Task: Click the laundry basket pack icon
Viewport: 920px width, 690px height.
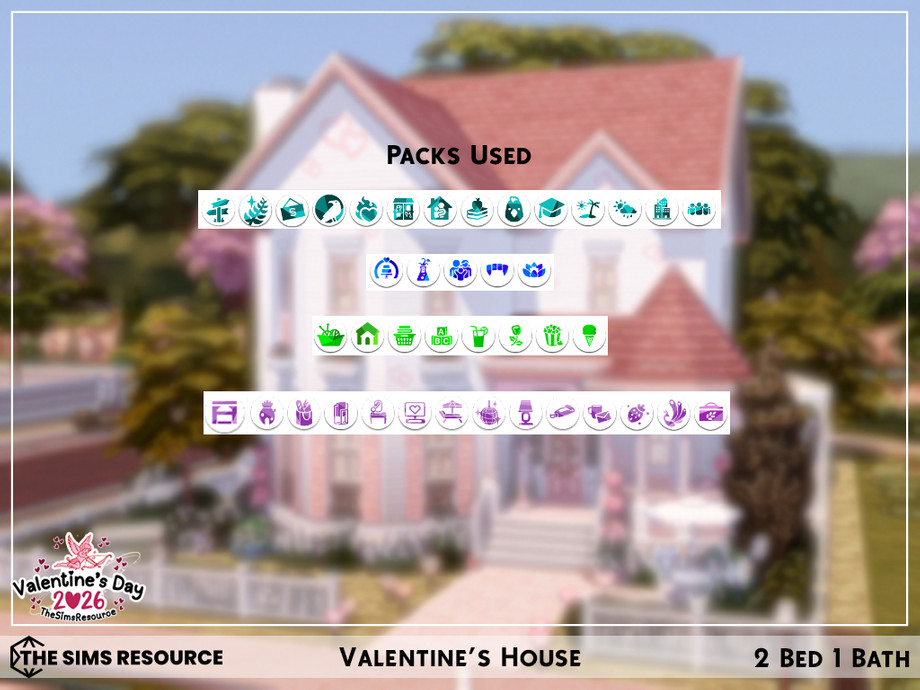Action: (x=404, y=336)
